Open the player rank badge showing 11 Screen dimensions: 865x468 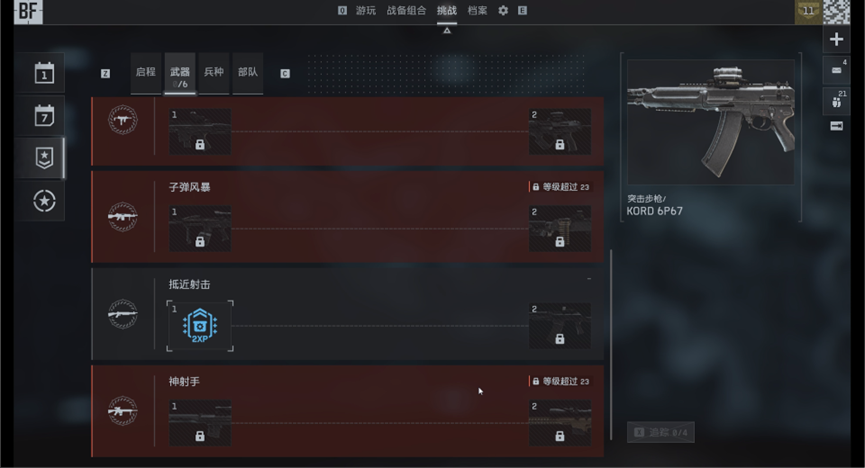click(807, 11)
